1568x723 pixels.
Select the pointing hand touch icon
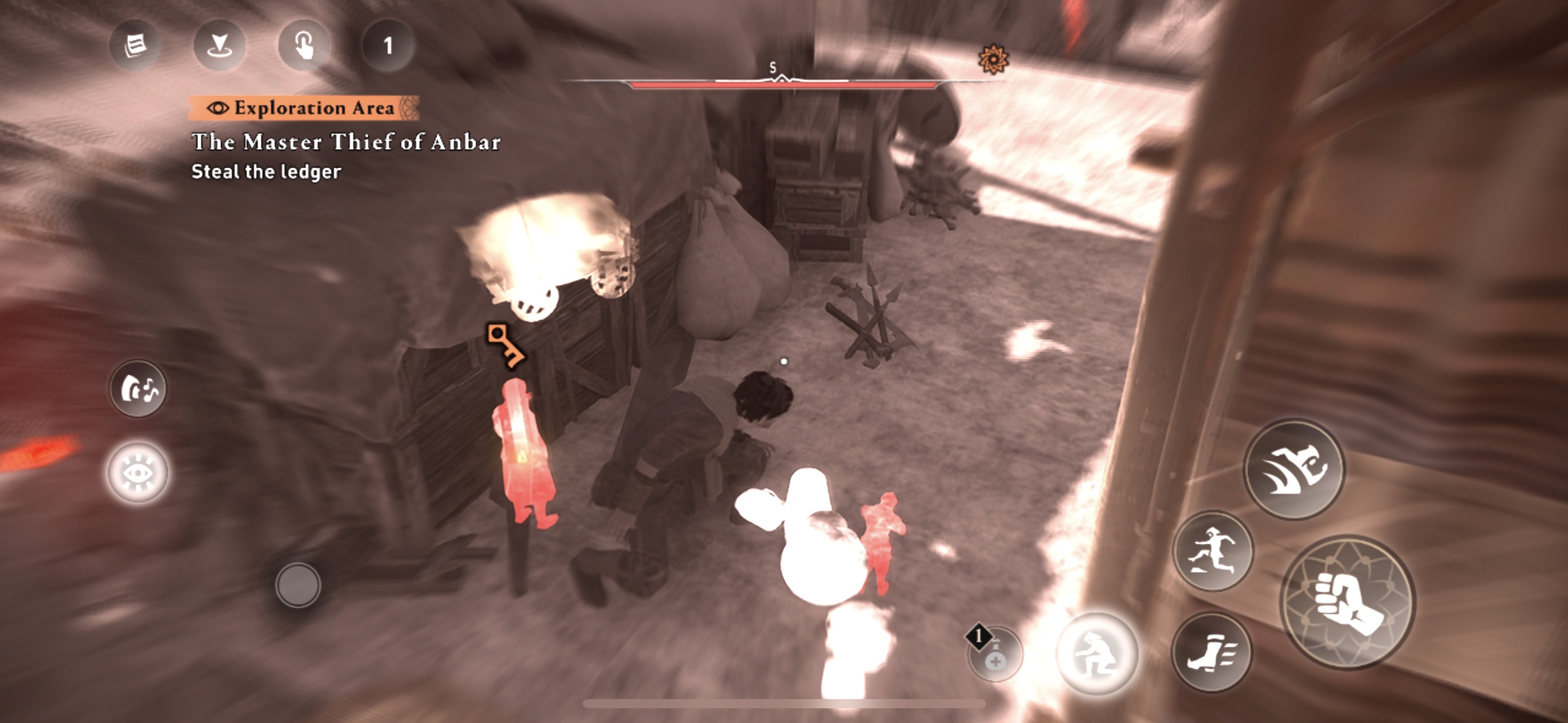click(304, 45)
